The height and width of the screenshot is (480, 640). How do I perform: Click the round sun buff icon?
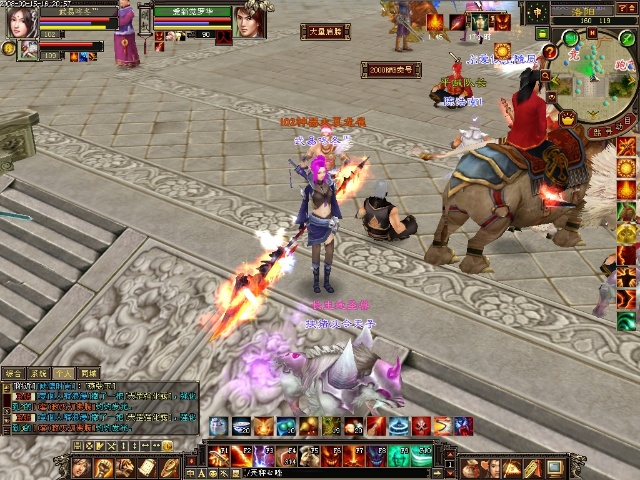(x=502, y=50)
